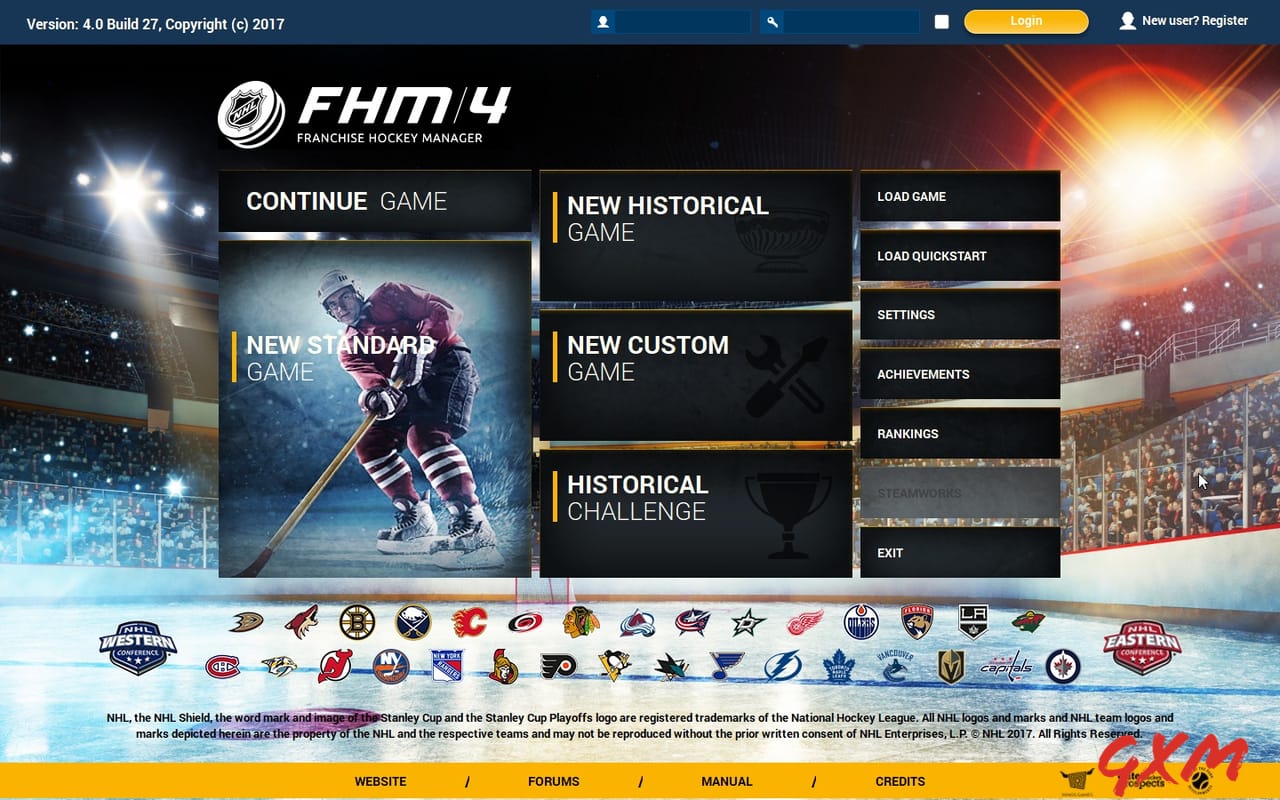
Task: Open New user? Register link
Action: coord(1196,20)
